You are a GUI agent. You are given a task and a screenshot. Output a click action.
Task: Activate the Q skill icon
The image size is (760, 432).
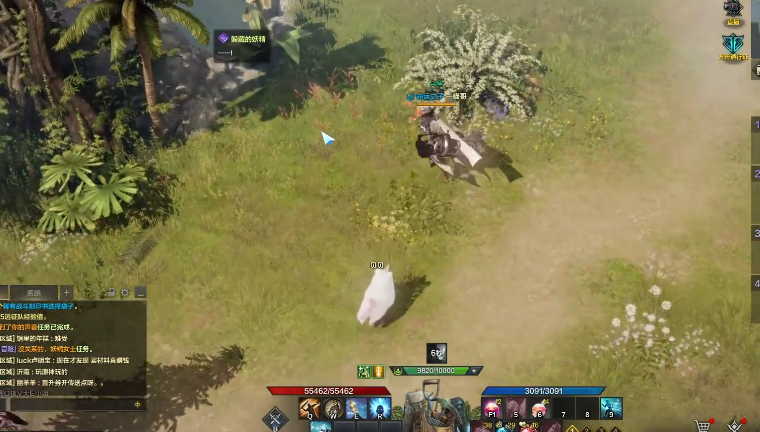point(311,408)
